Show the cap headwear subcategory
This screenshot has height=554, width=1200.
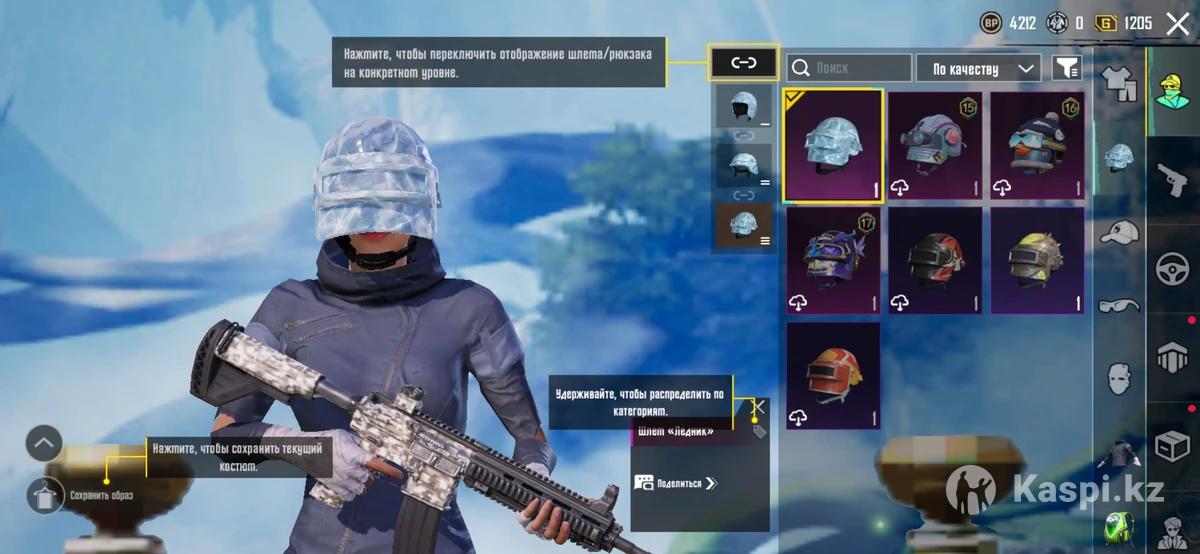pyautogui.click(x=1119, y=232)
